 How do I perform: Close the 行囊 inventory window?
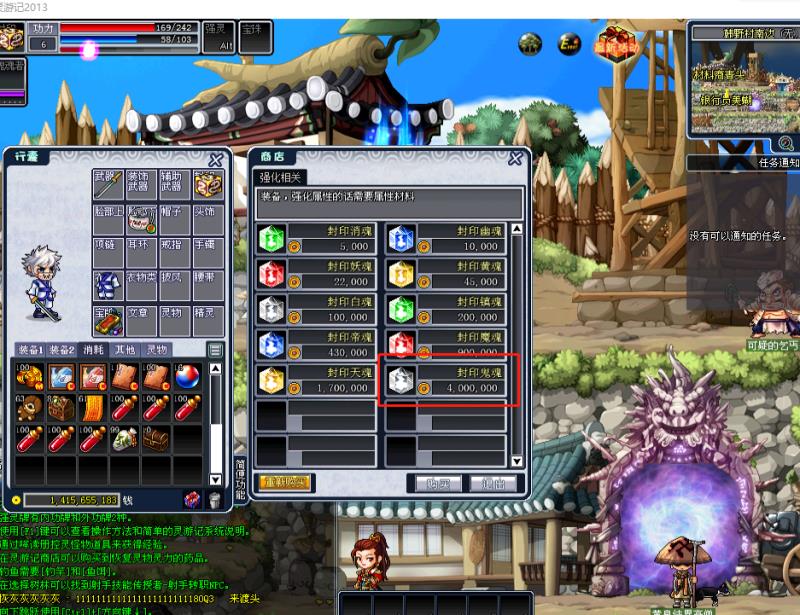[x=215, y=160]
